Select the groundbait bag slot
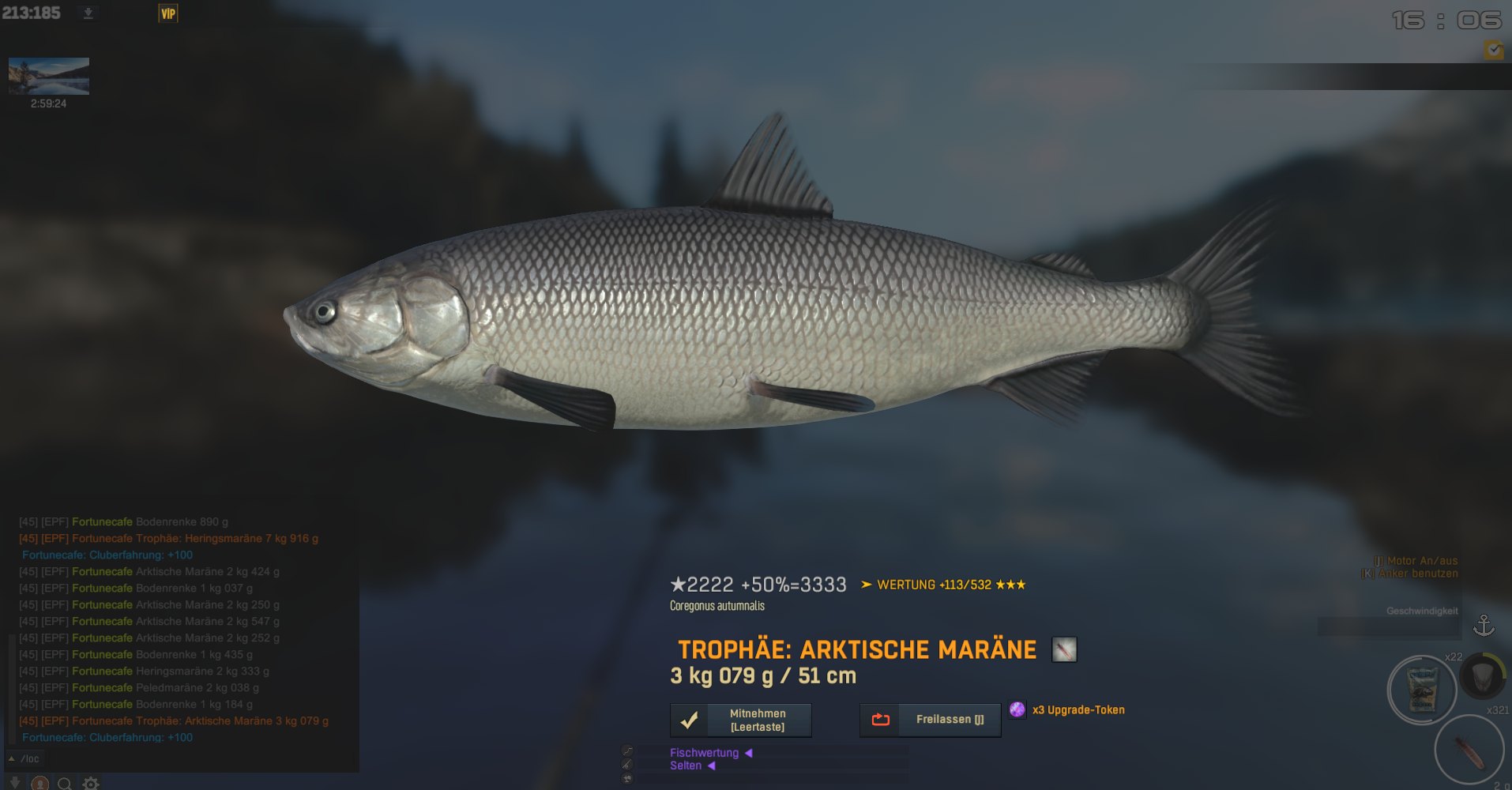This screenshot has width=1512, height=790. coord(1422,690)
